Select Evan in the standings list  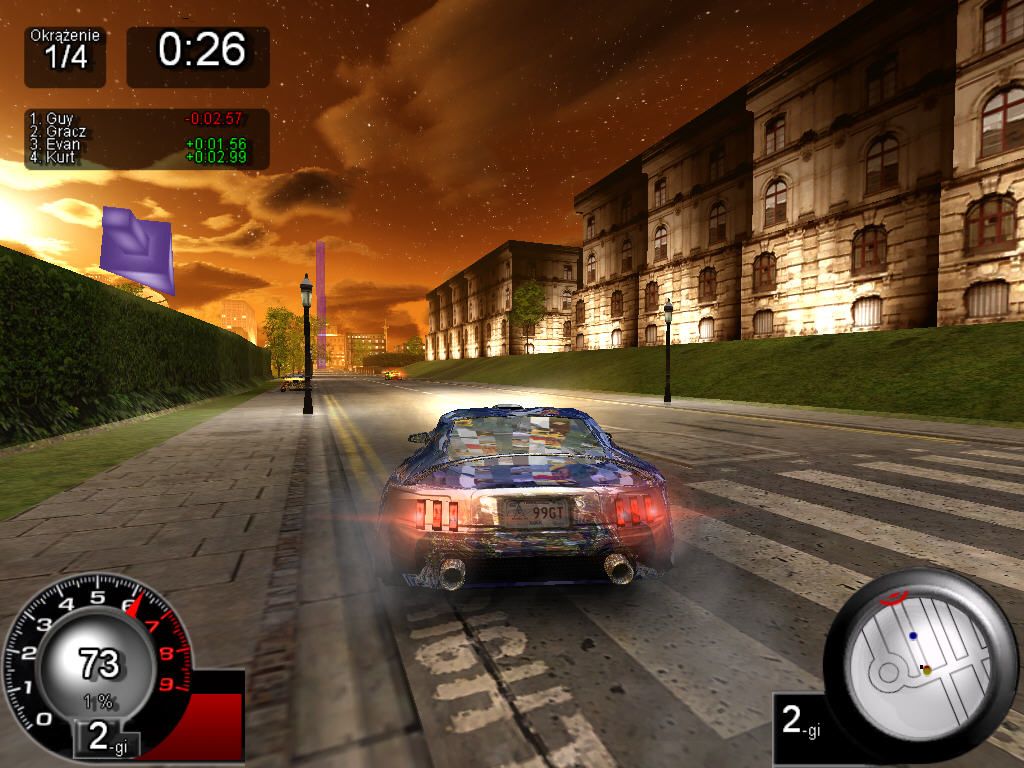[62, 145]
